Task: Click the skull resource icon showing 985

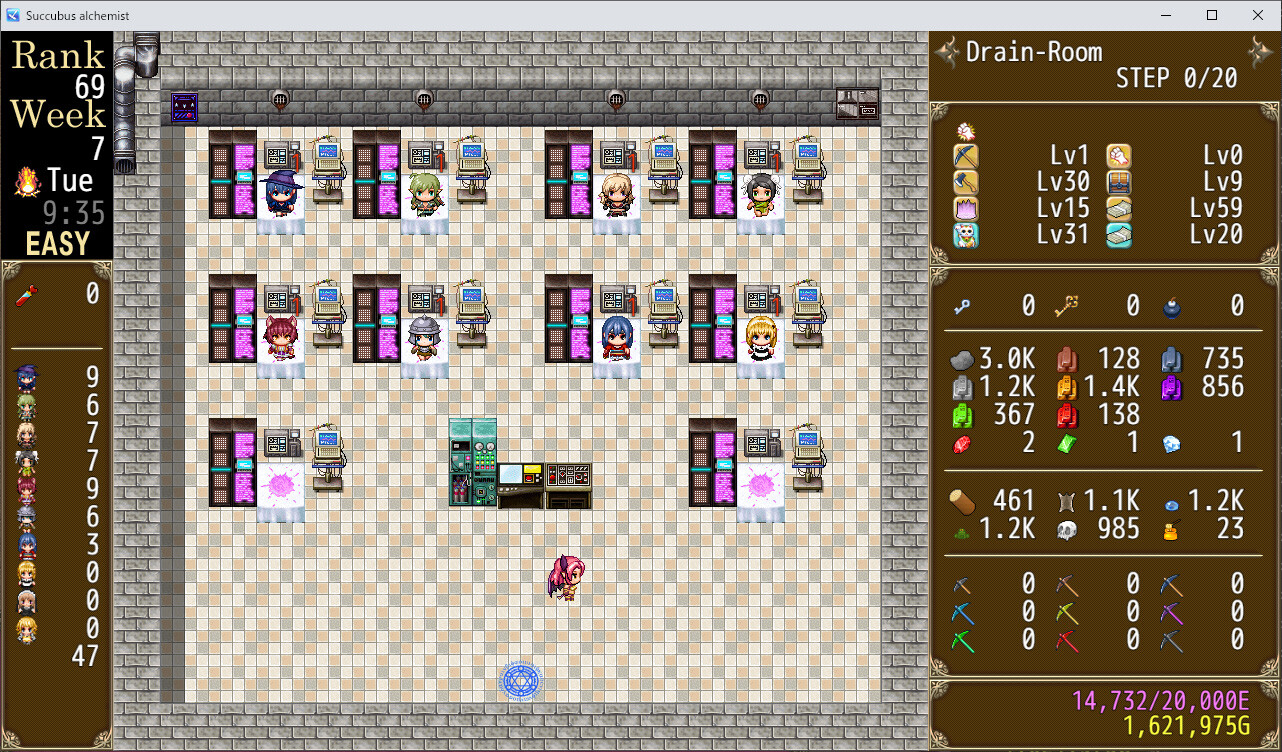Action: (x=1068, y=529)
